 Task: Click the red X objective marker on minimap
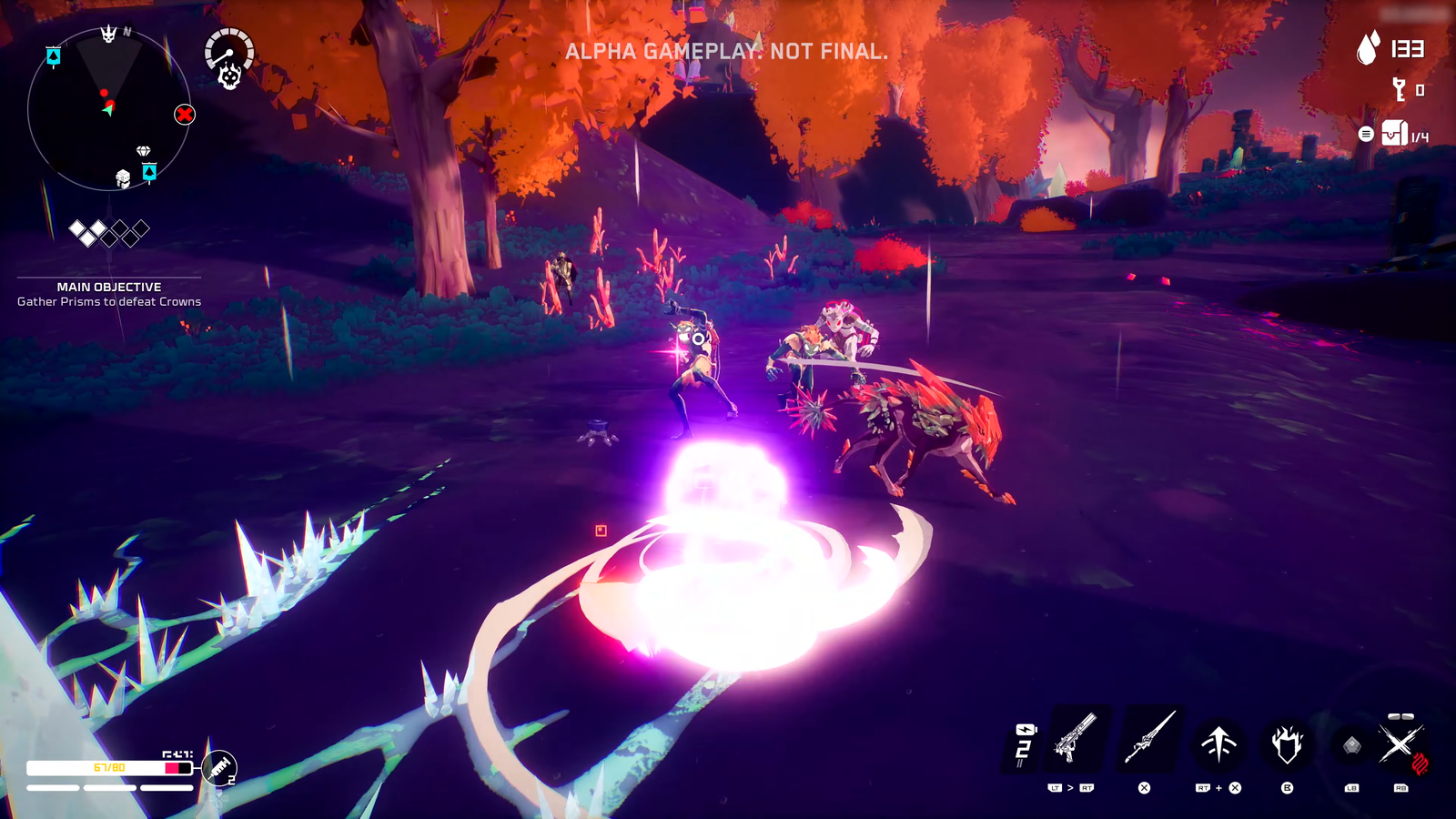click(x=185, y=115)
